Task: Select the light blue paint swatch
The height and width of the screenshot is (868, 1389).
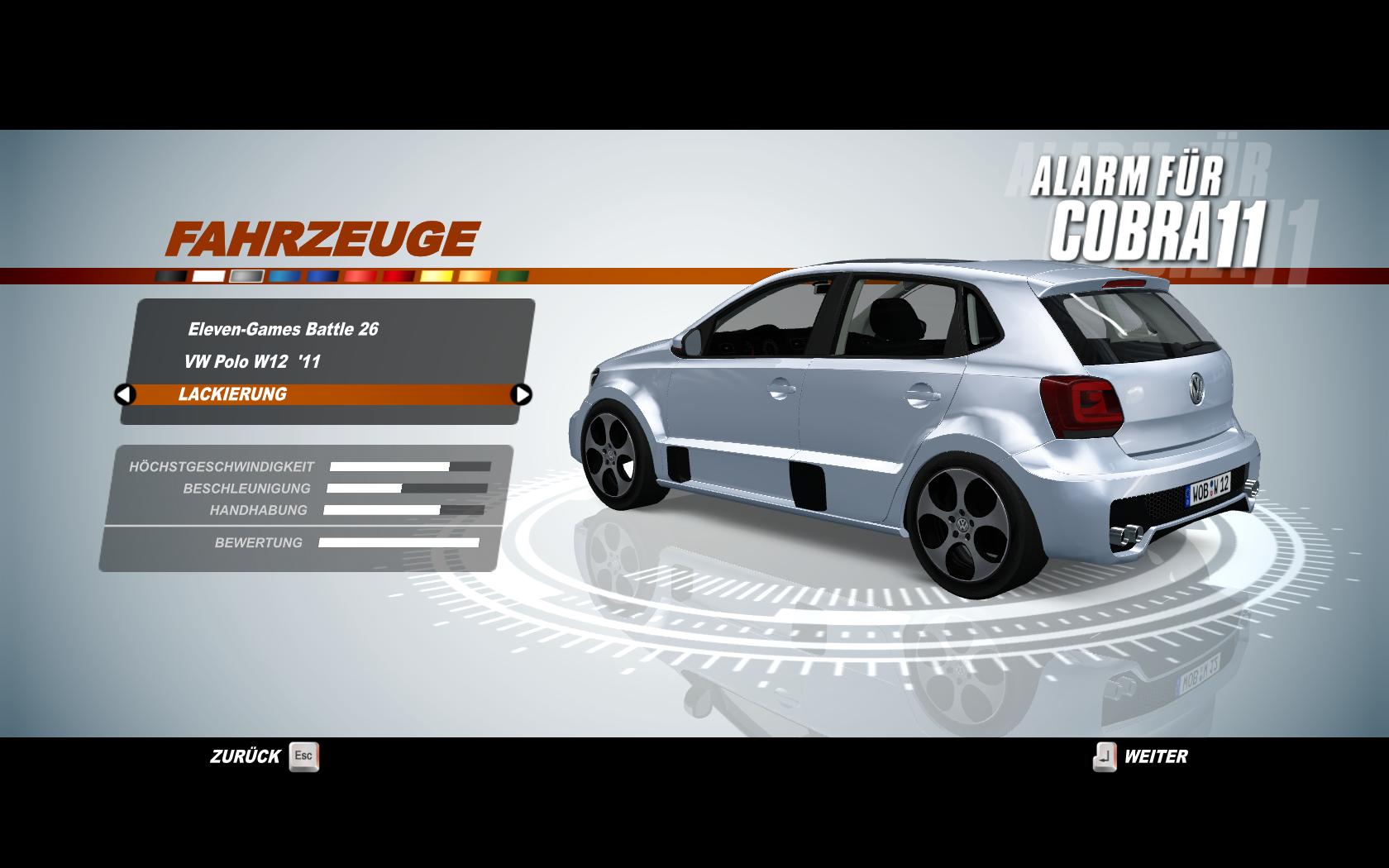Action: click(x=285, y=276)
